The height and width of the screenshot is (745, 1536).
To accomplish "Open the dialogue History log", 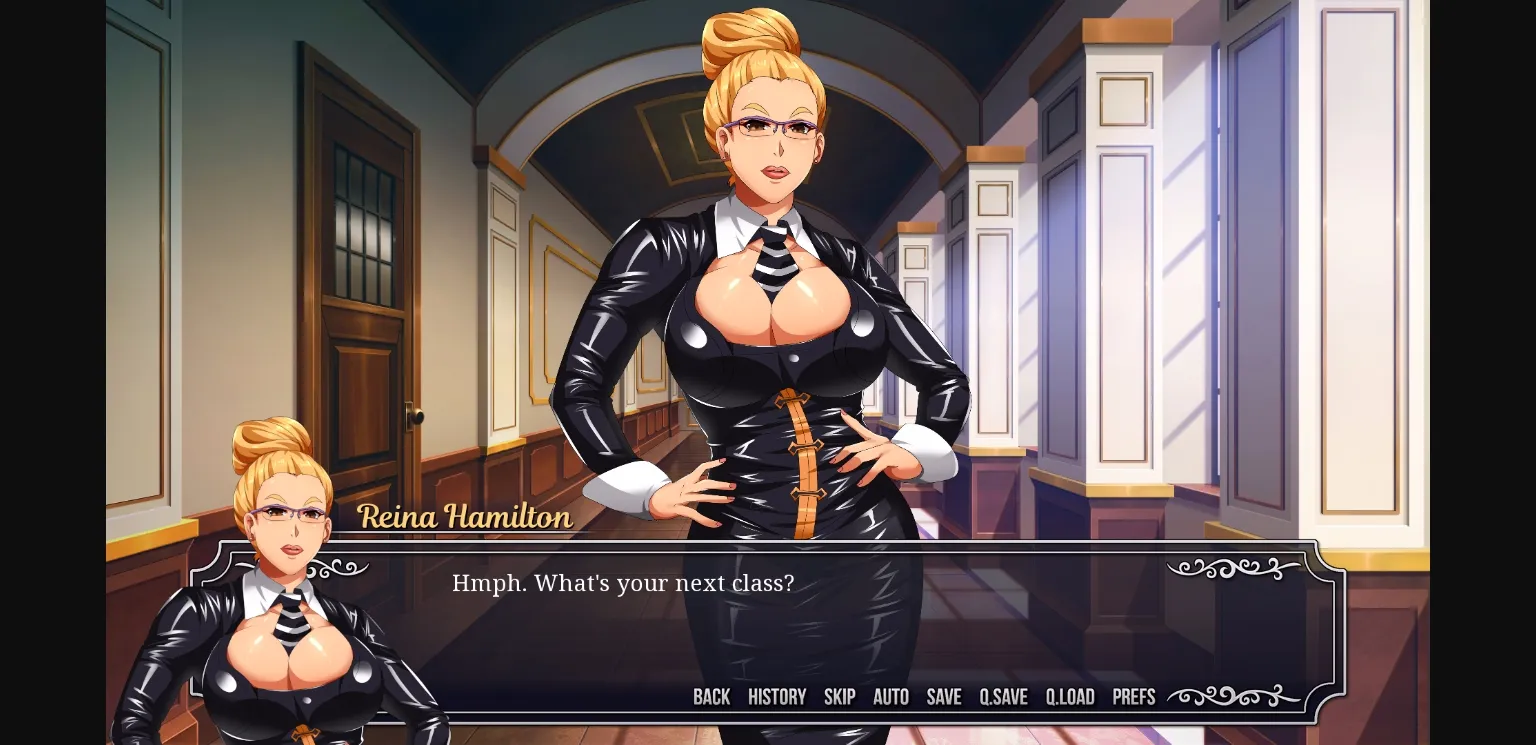I will pos(776,697).
